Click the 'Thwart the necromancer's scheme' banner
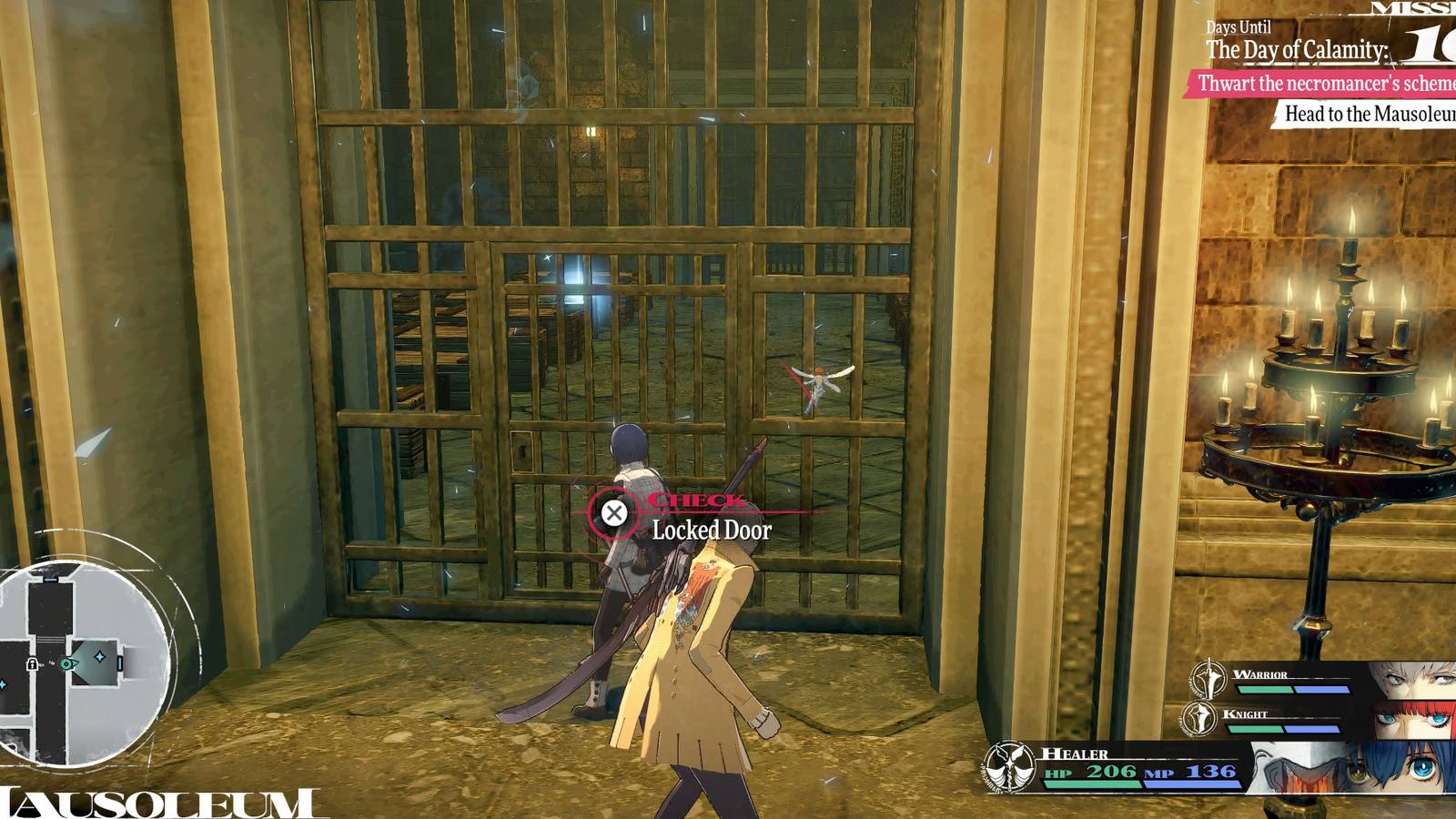The image size is (1456, 819). [x=1321, y=83]
